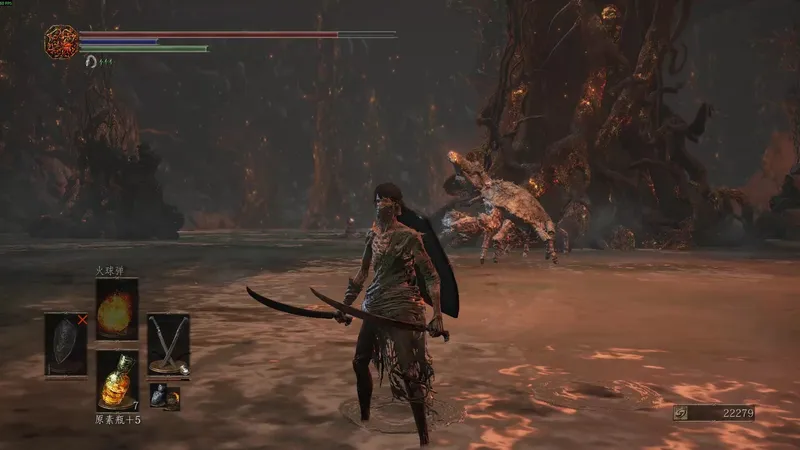This screenshot has width=800, height=450.
Task: Click the ring status effect icon
Action: (91, 62)
